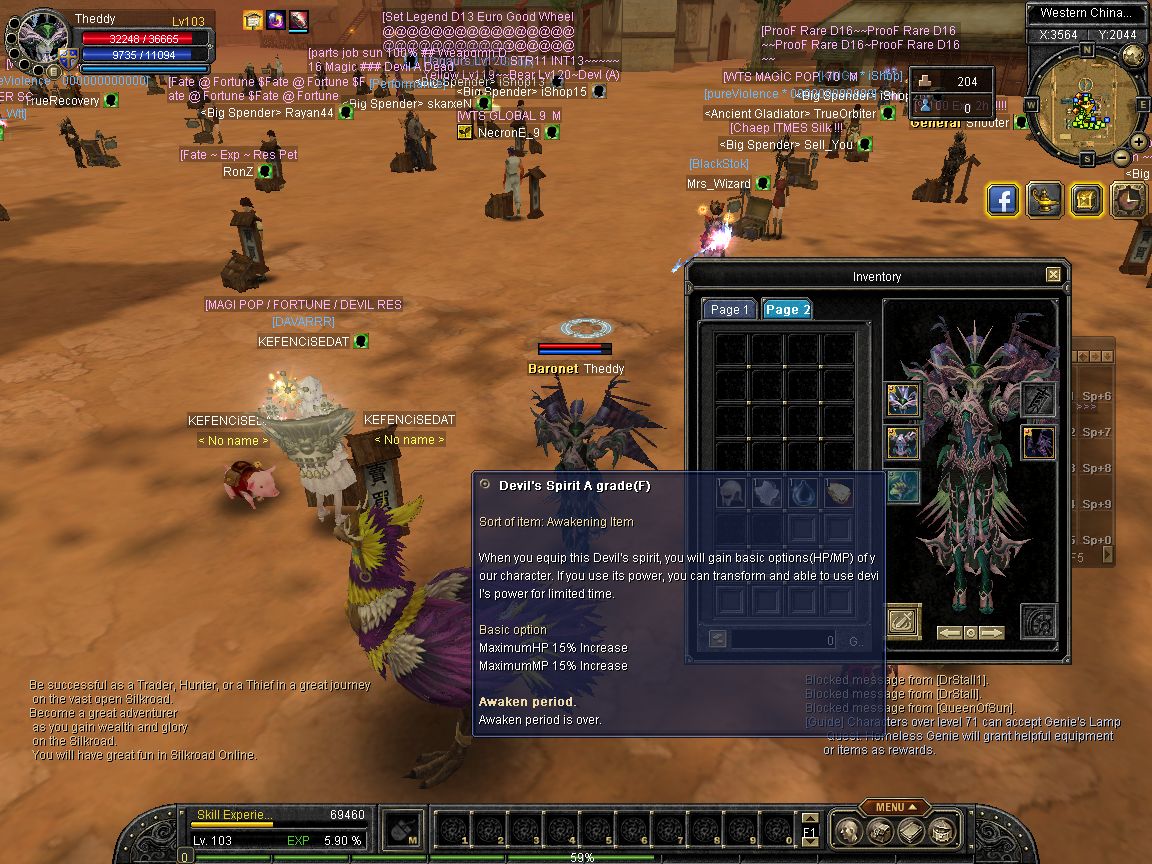
Task: Open the Facebook icon button
Action: [x=1003, y=200]
